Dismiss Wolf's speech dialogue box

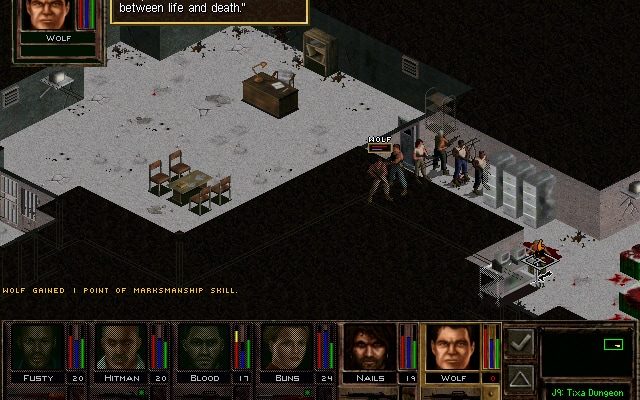pyautogui.click(x=205, y=11)
